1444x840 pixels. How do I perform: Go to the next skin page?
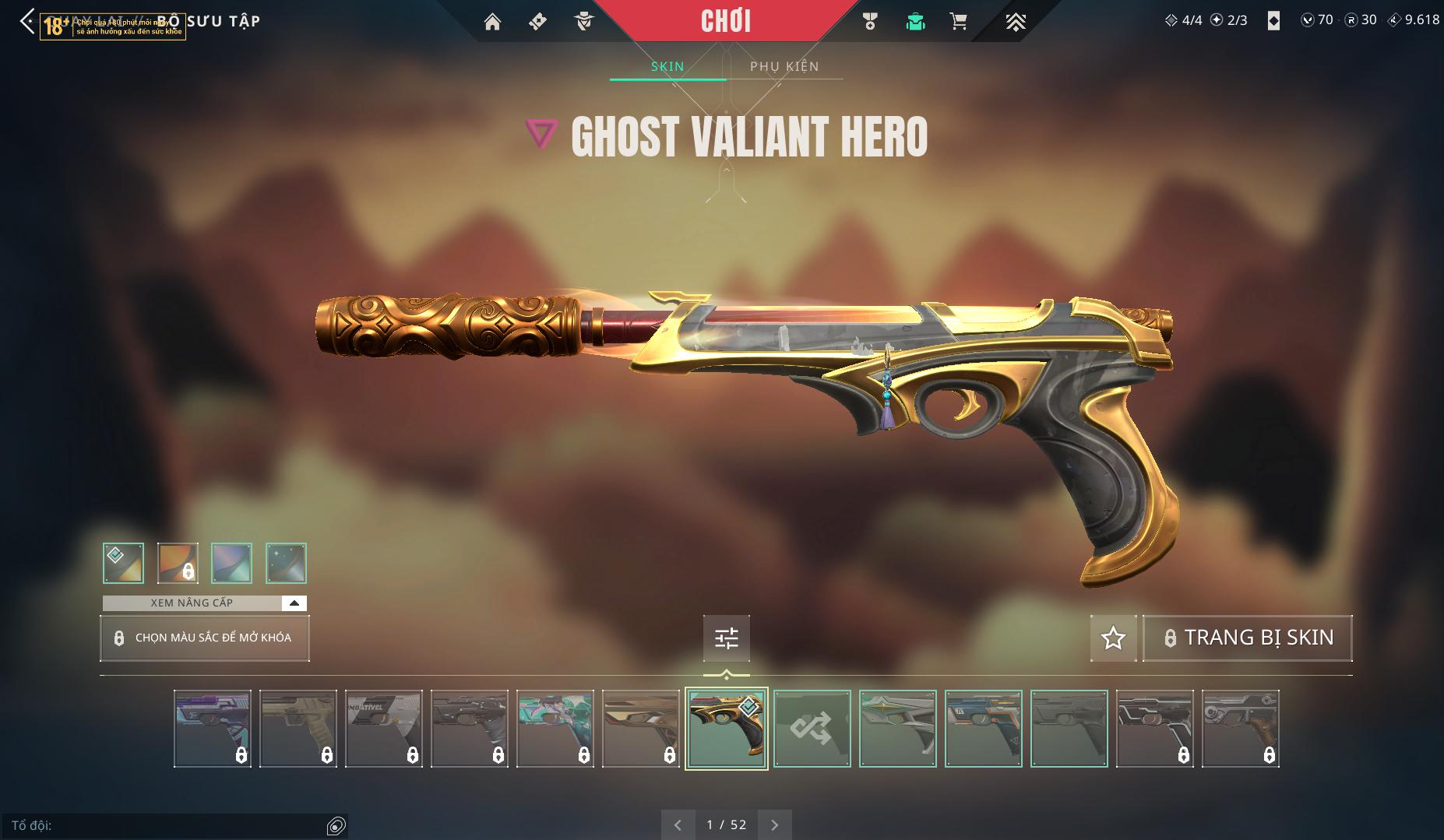click(x=774, y=824)
